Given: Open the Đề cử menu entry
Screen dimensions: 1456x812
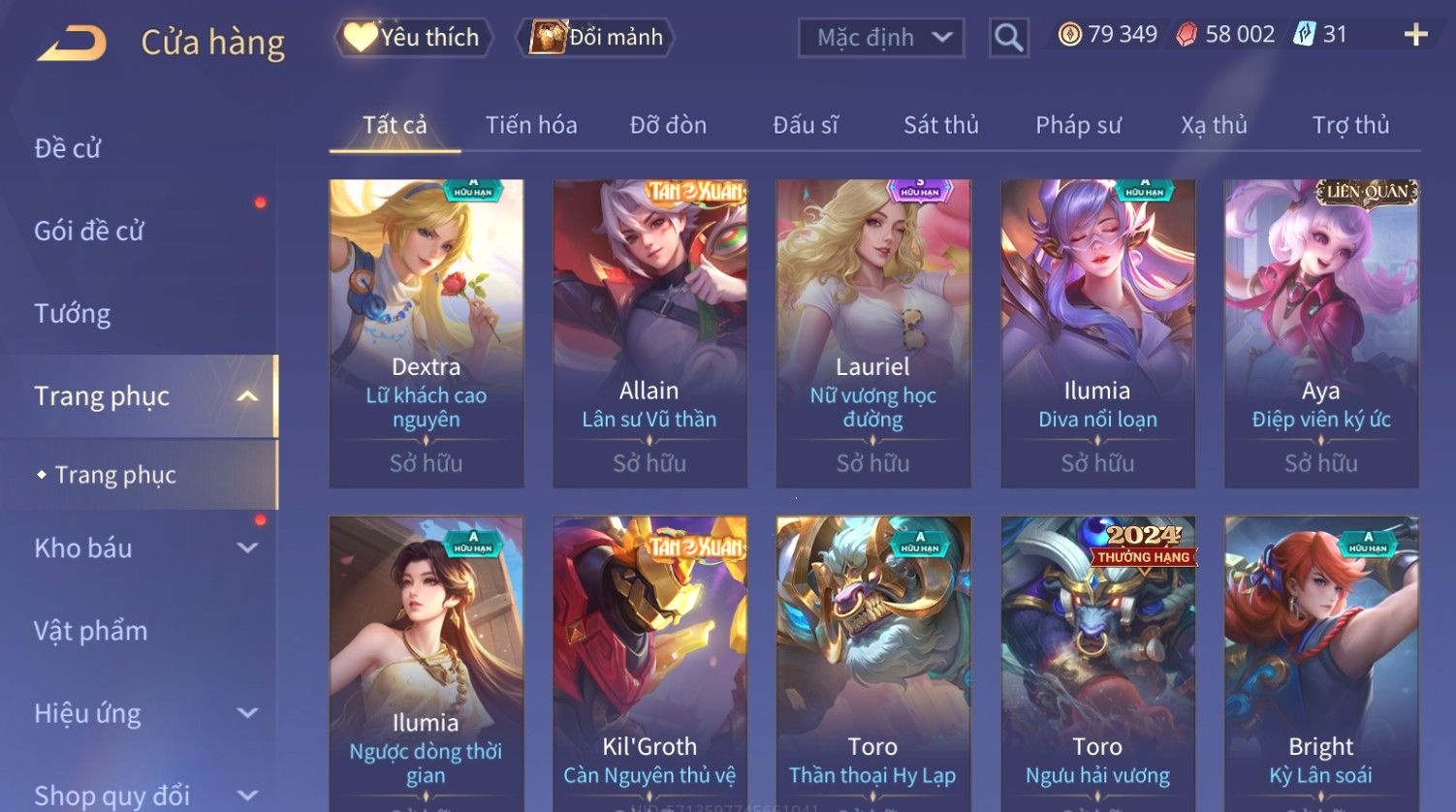Looking at the screenshot, I should [x=68, y=148].
